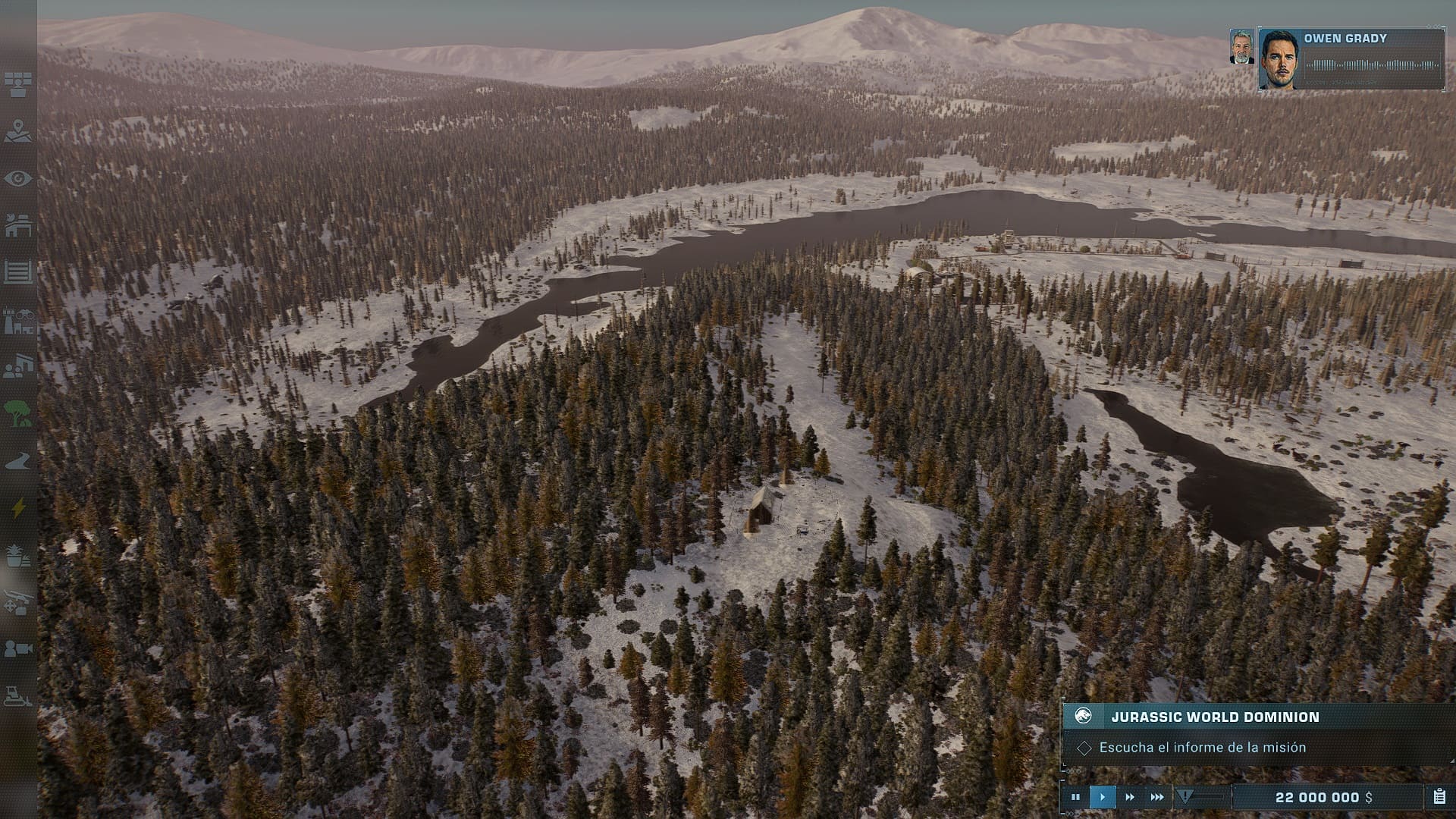Open the winding path building tool
The width and height of the screenshot is (1456, 819).
[x=17, y=461]
